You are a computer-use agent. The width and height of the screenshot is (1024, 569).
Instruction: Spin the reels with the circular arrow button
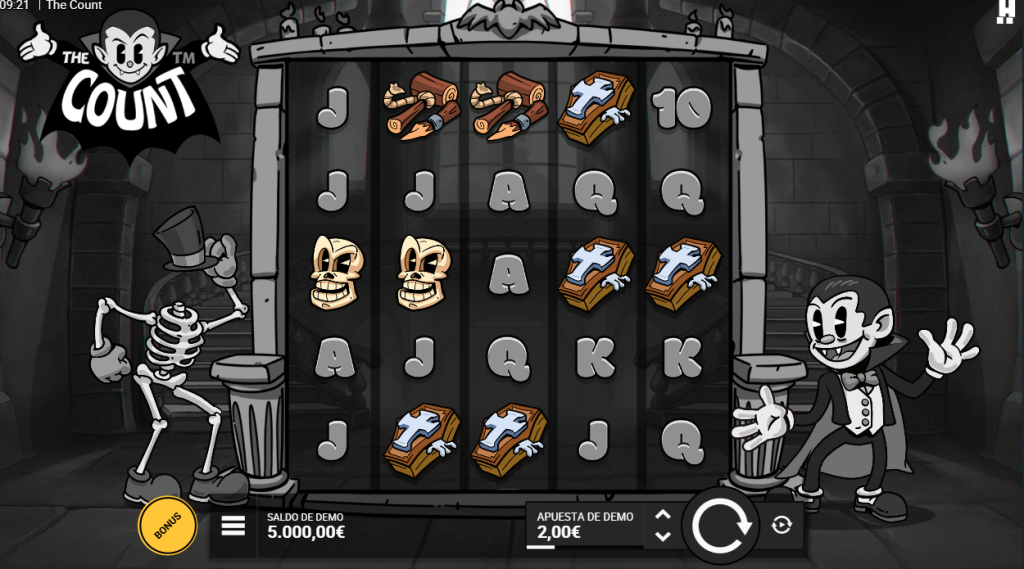pyautogui.click(x=722, y=525)
